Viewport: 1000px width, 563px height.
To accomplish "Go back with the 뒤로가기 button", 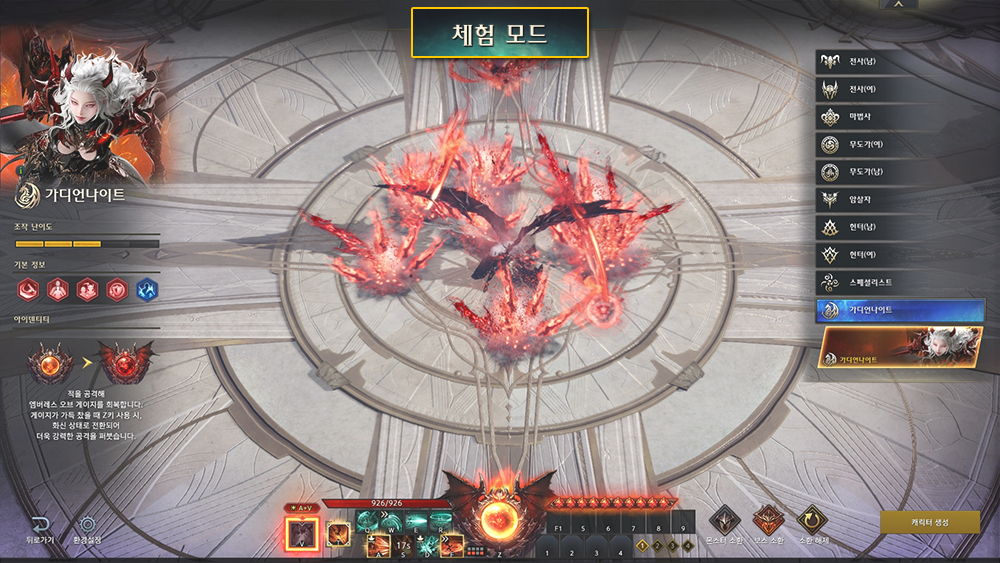I will (x=40, y=529).
